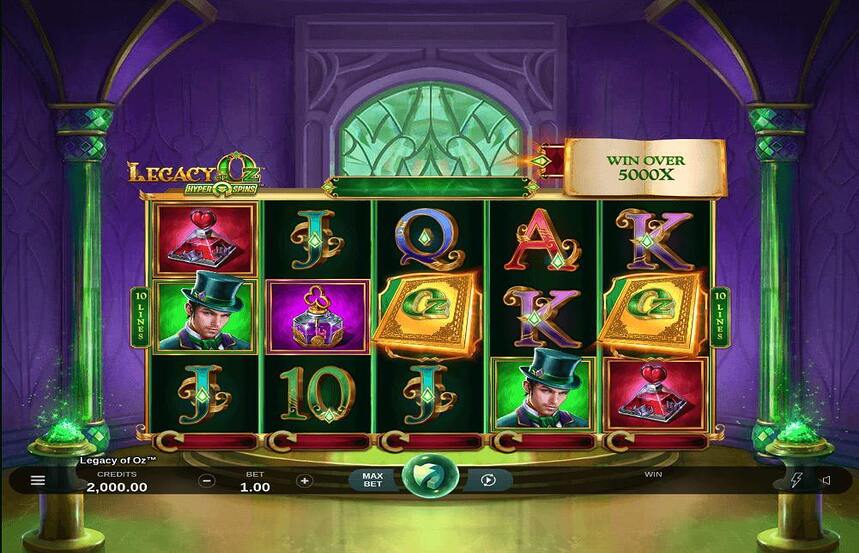Mute the sound using the speaker icon
The width and height of the screenshot is (859, 553).
(826, 480)
